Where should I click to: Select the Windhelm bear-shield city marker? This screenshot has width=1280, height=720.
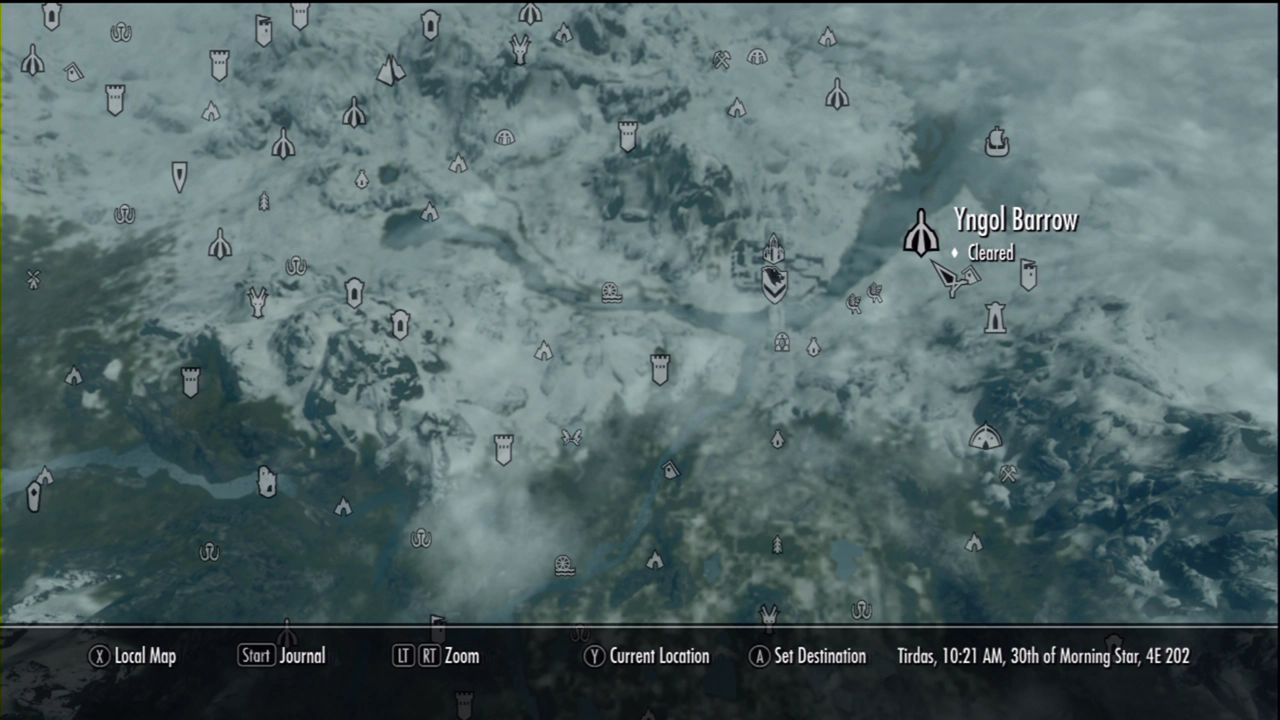[x=774, y=285]
